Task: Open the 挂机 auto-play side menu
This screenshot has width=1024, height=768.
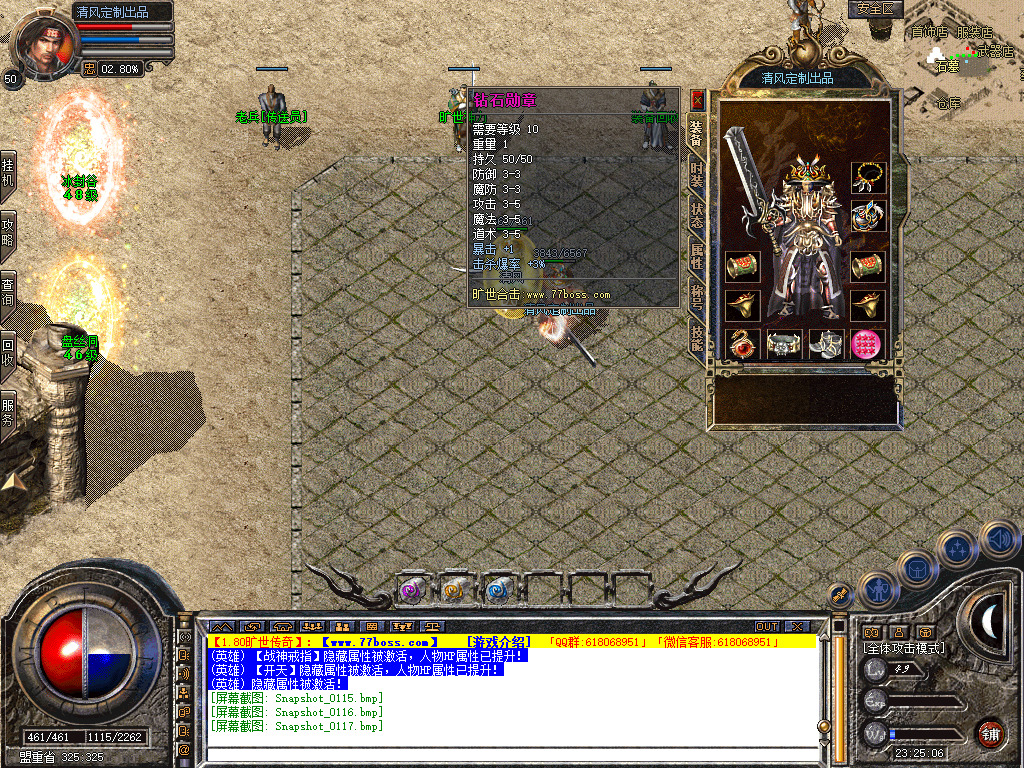Action: click(8, 172)
